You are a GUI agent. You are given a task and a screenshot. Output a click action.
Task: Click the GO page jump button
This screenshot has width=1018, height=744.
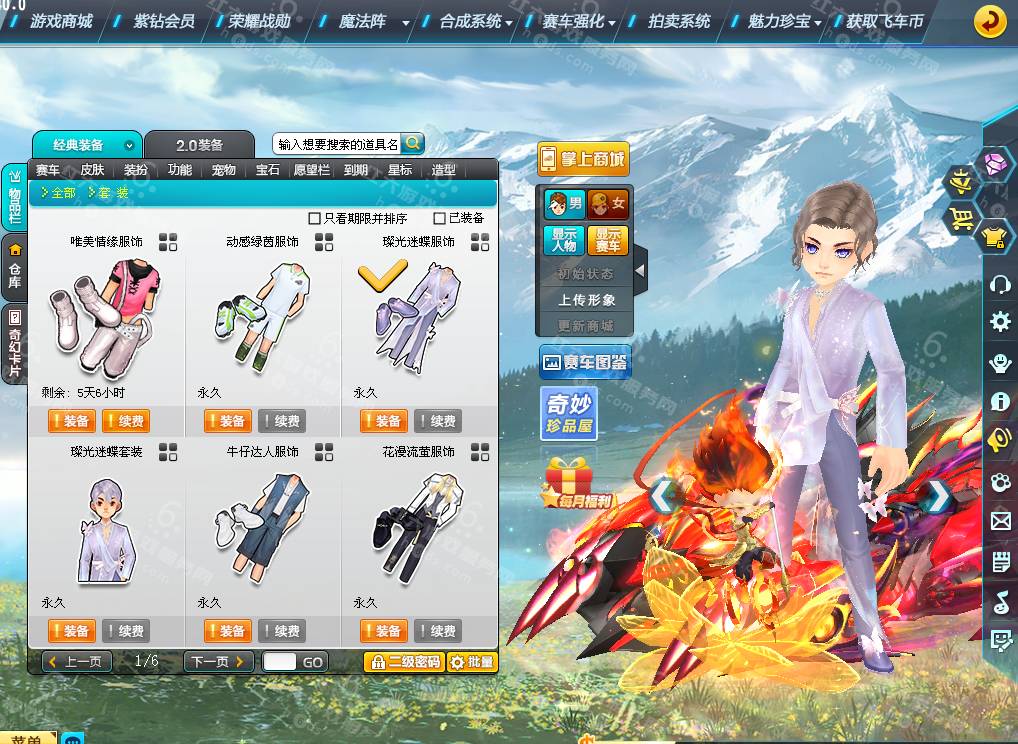point(313,662)
